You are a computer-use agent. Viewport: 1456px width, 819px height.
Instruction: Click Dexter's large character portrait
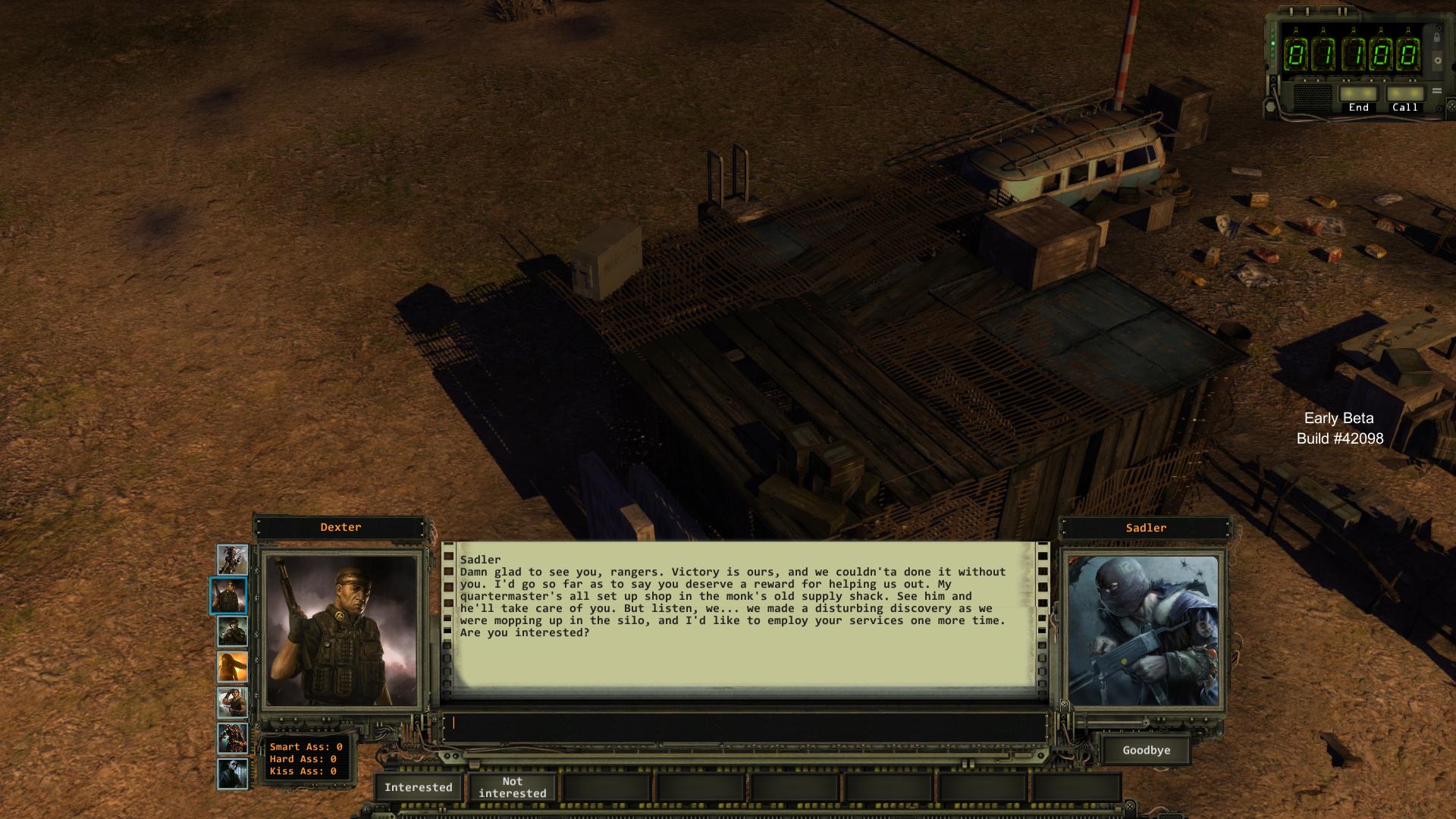340,630
